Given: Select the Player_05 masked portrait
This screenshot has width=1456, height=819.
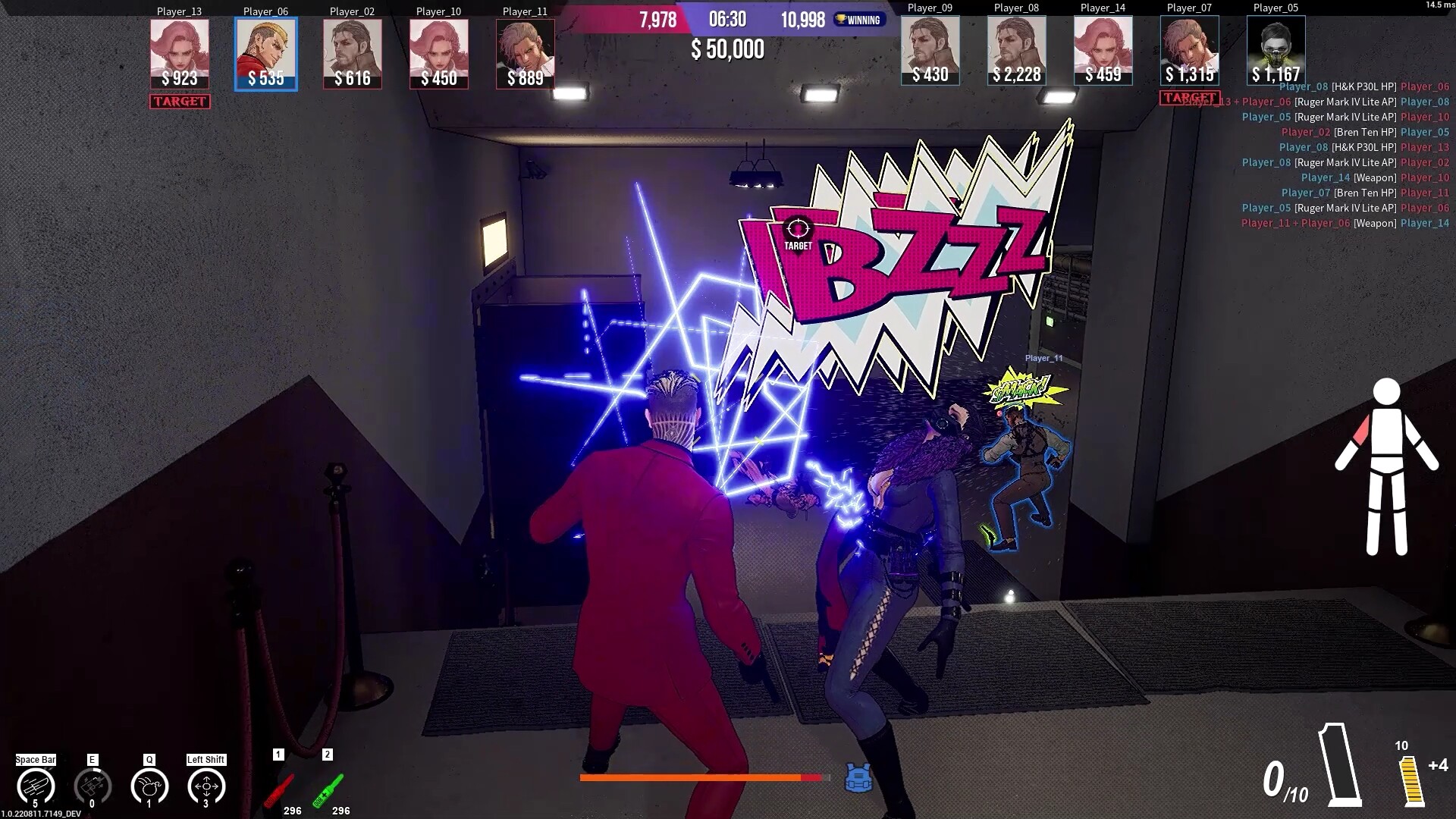Looking at the screenshot, I should click(x=1275, y=50).
